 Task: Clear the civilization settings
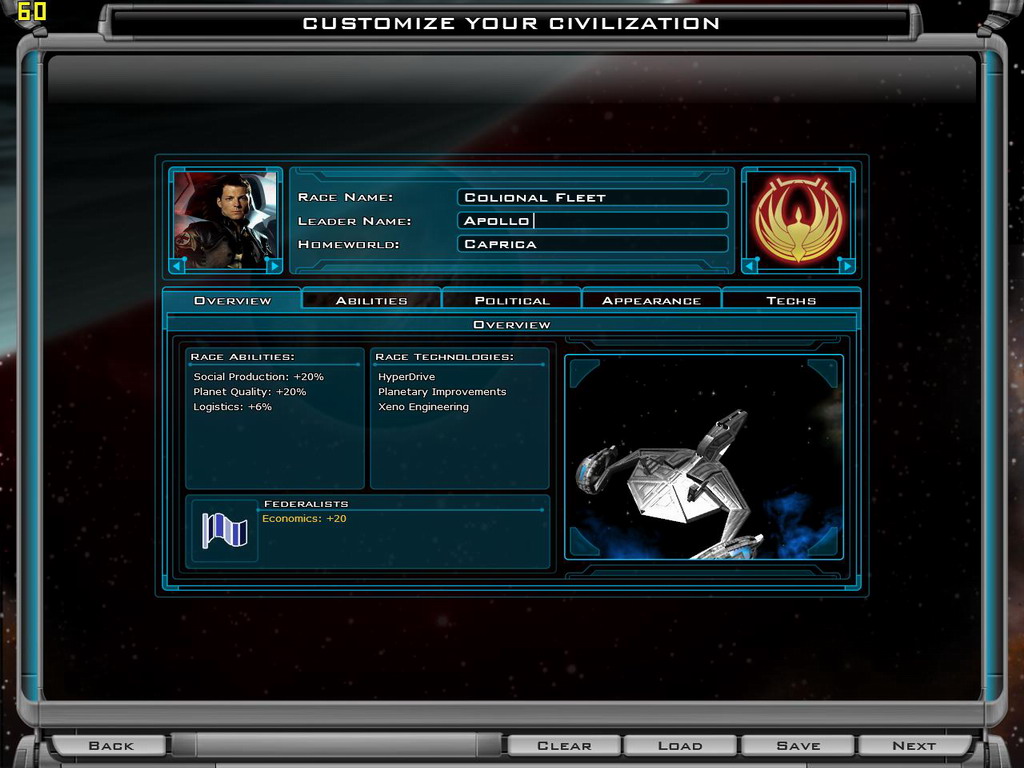564,745
